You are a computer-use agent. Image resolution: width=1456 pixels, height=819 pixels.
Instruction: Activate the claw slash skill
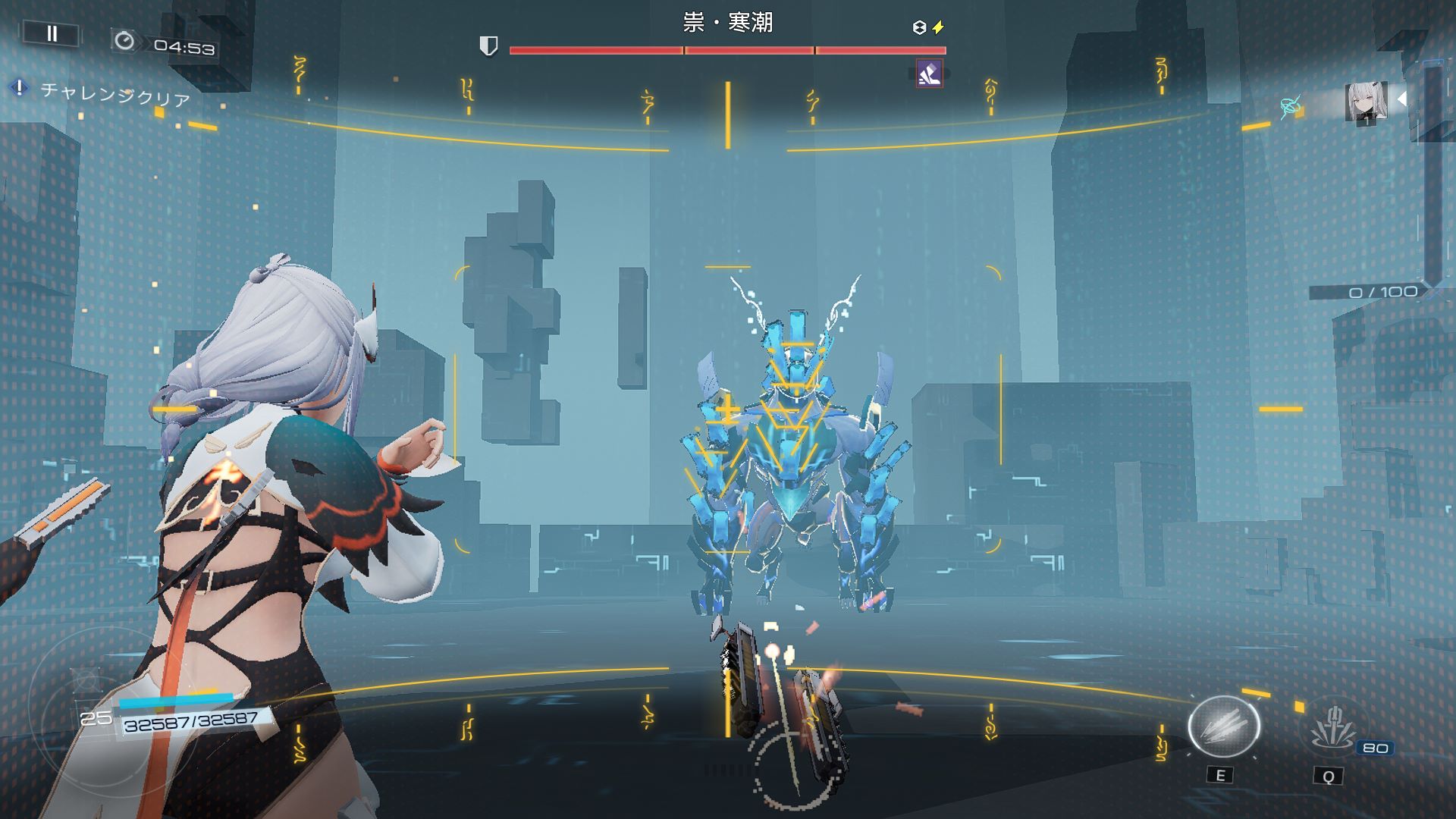1222,726
